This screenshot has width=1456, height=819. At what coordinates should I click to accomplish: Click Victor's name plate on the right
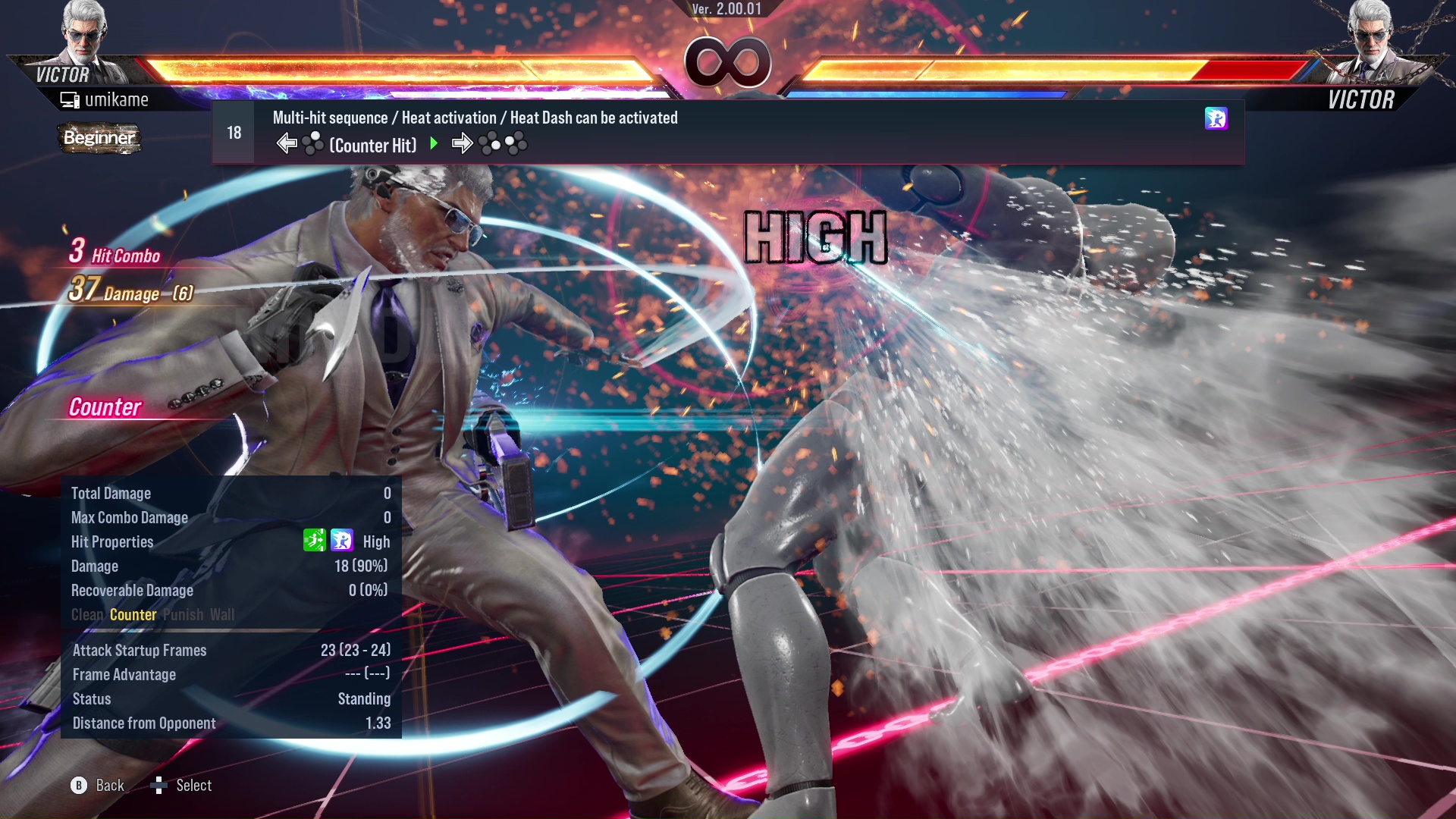coord(1361,99)
